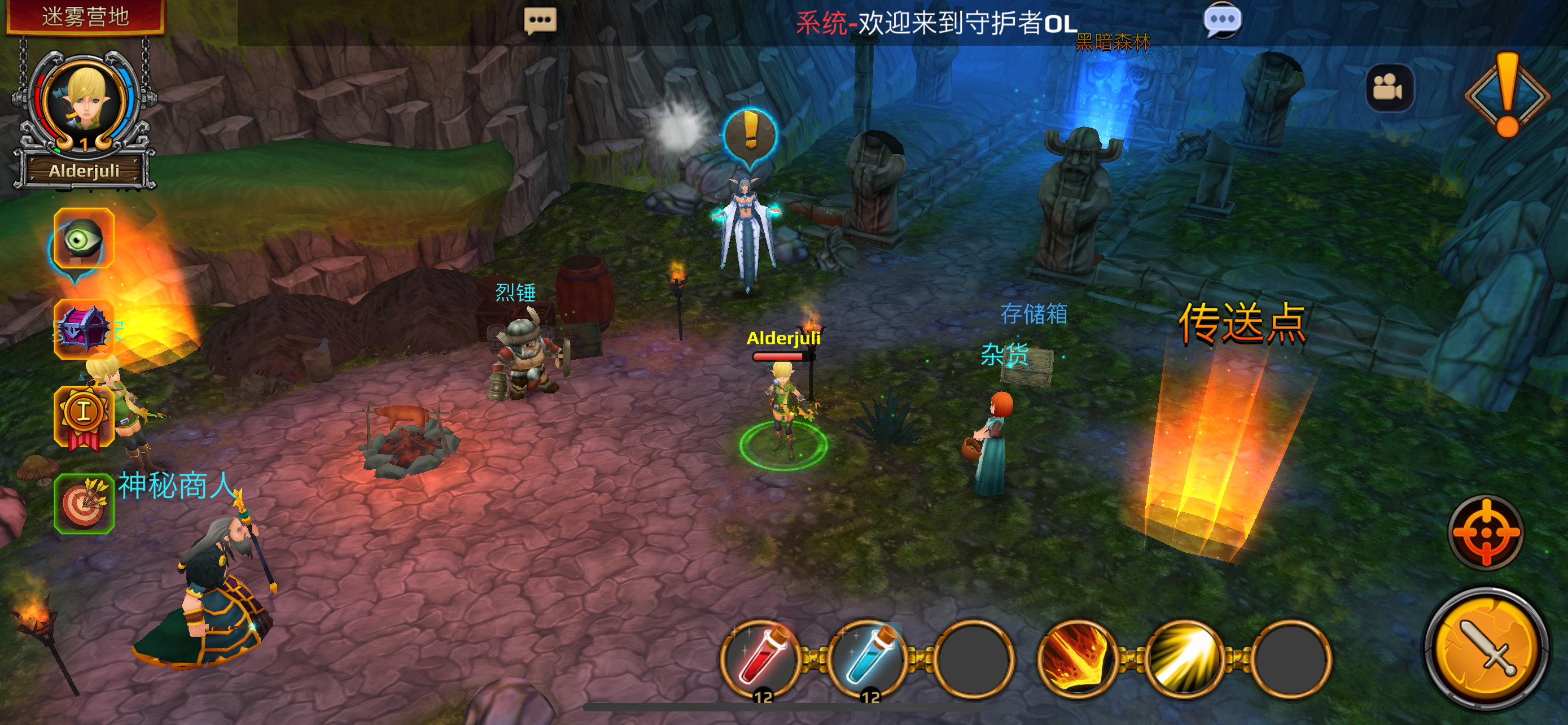The image size is (1568, 725).
Task: Open the treasure chest icon on the left
Action: tap(84, 330)
